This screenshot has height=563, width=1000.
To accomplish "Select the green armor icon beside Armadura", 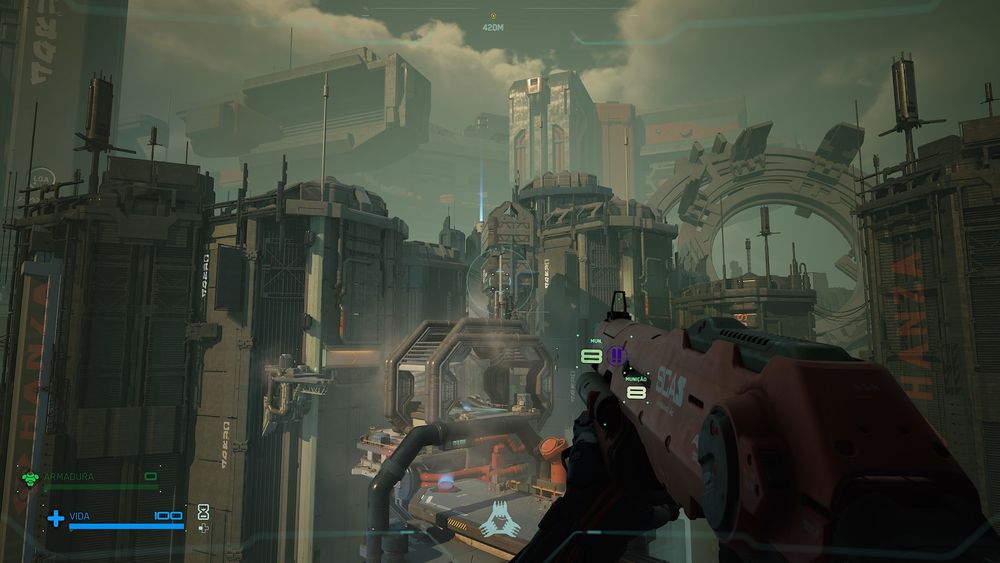I will [30, 478].
